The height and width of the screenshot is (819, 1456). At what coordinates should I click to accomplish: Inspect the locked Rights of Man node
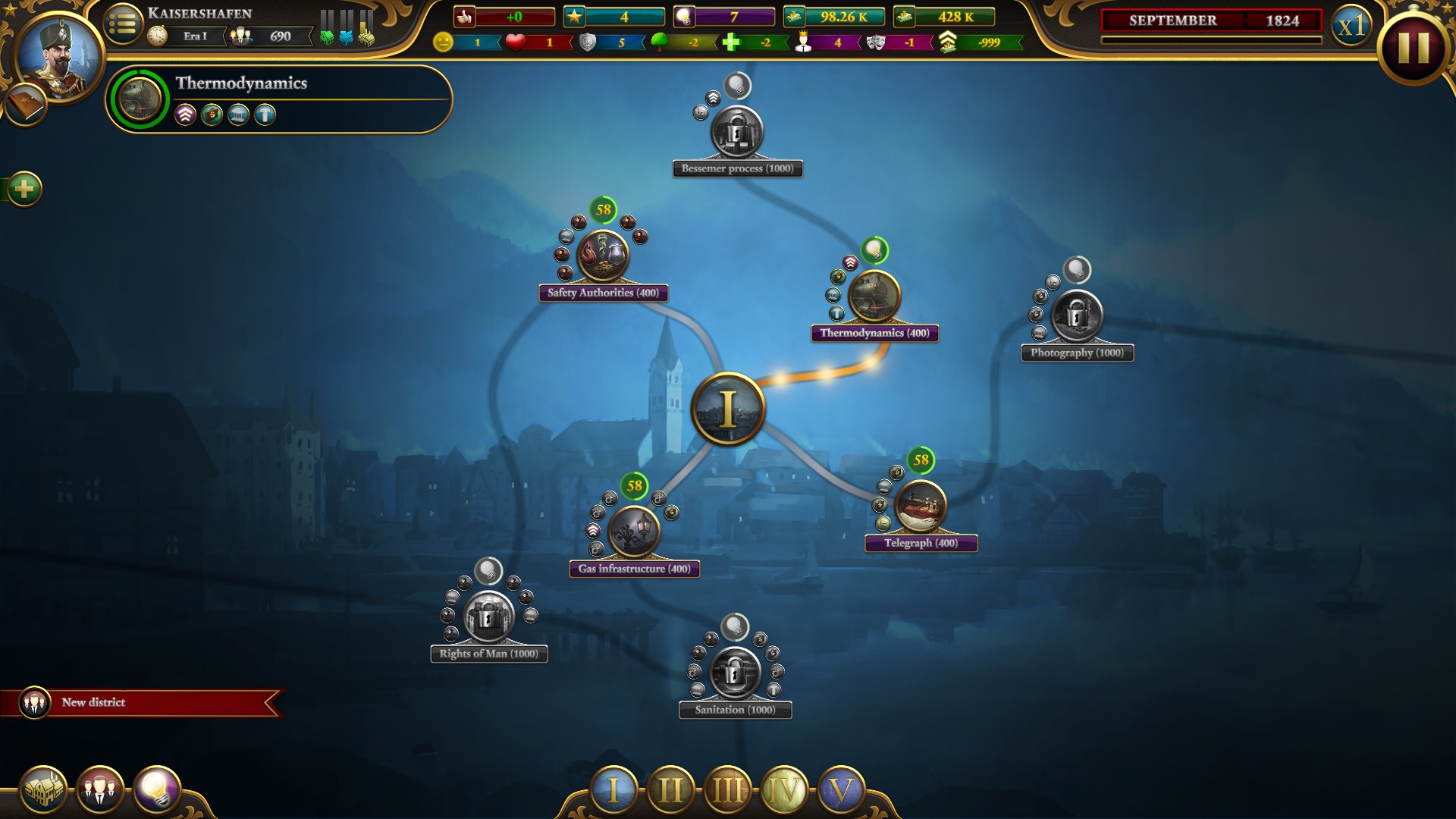tap(488, 617)
